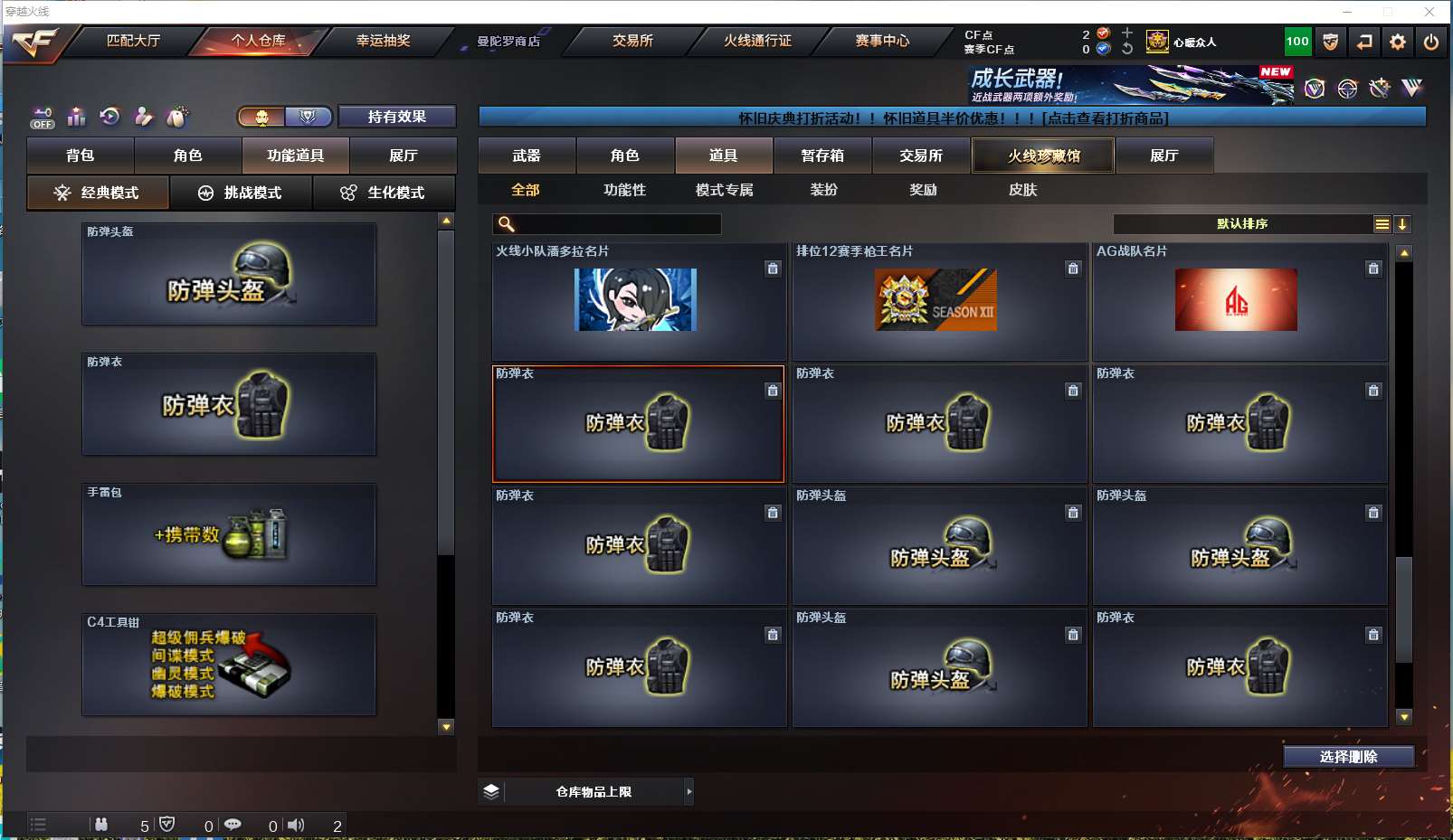
Task: Select the 火线小队潘多拉名片 item
Action: click(x=637, y=301)
